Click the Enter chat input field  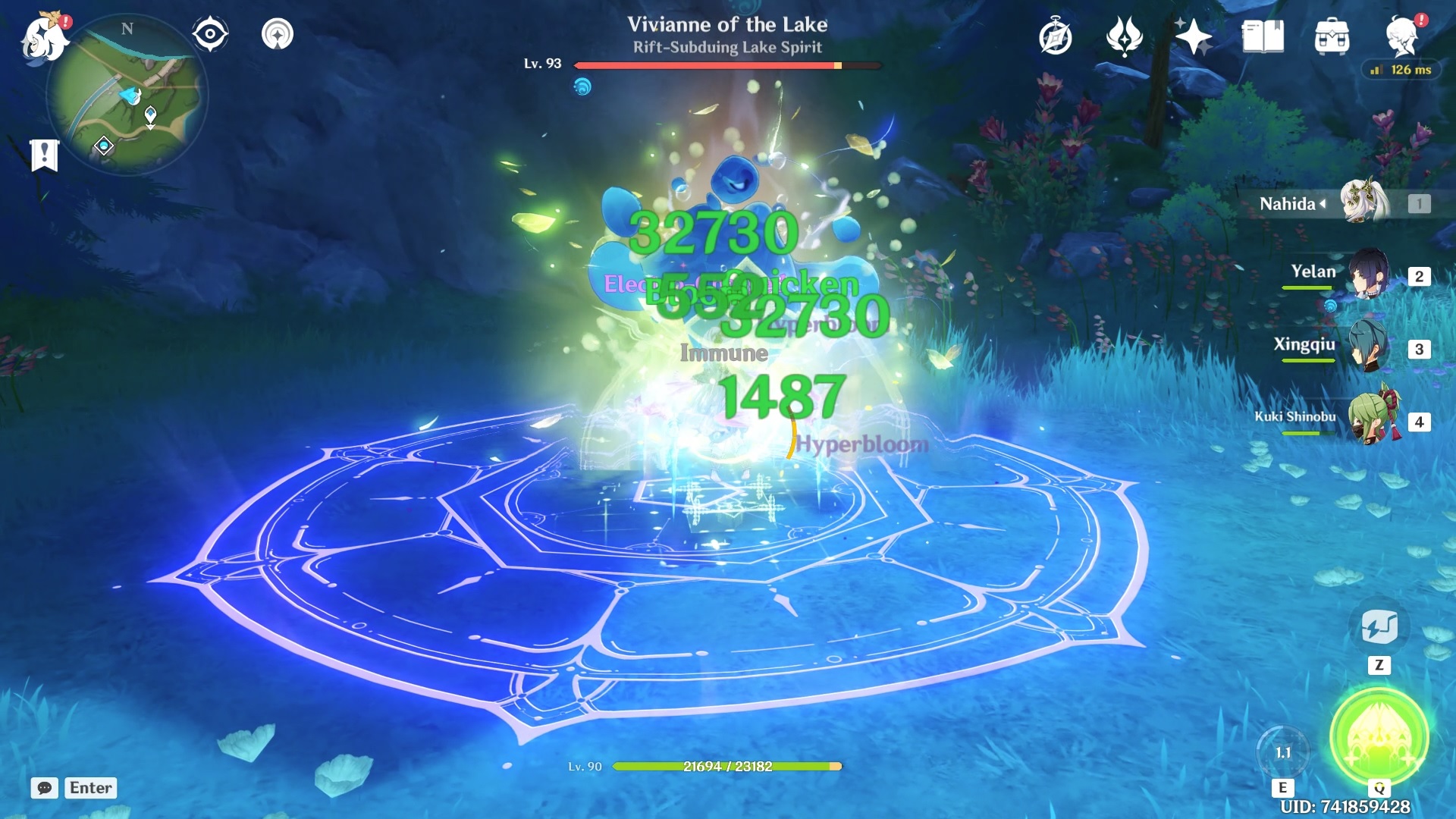(x=89, y=789)
